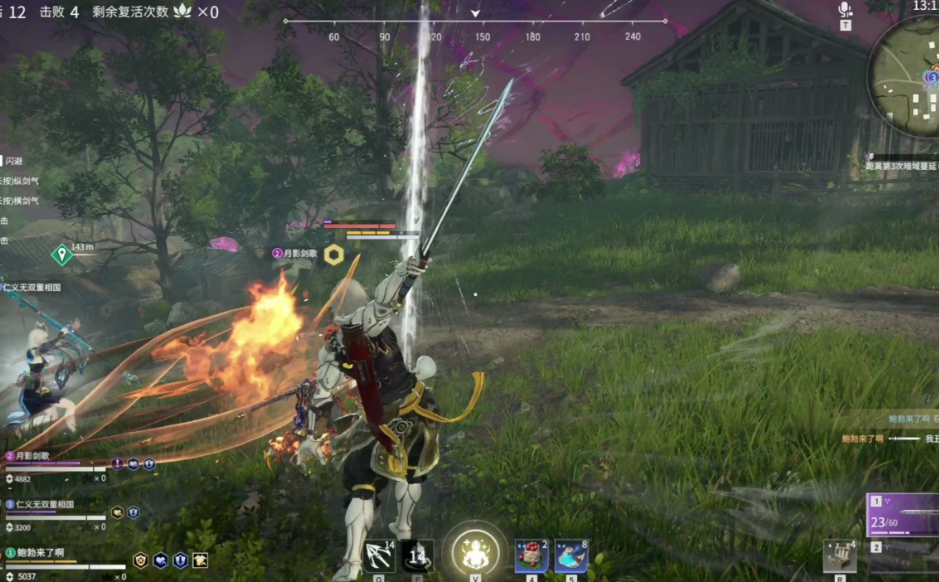Select the repair kit item slot
939x582 pixels.
click(x=840, y=555)
